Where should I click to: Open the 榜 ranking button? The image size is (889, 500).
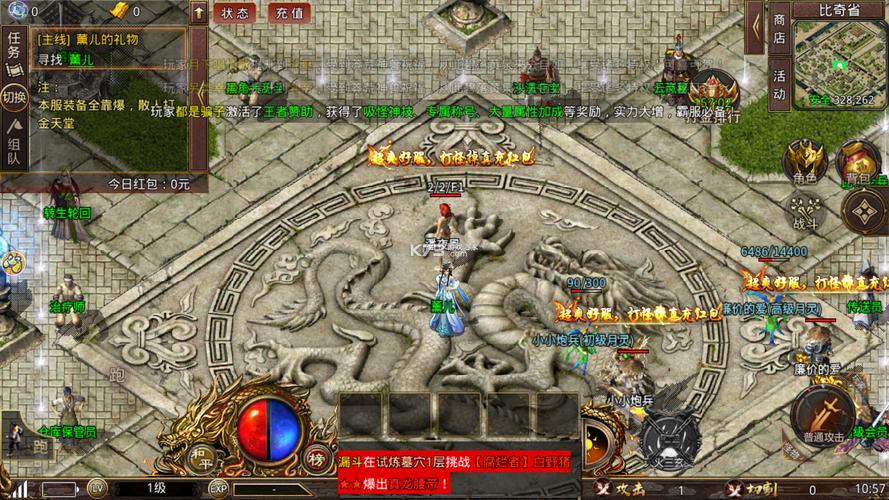(x=316, y=458)
